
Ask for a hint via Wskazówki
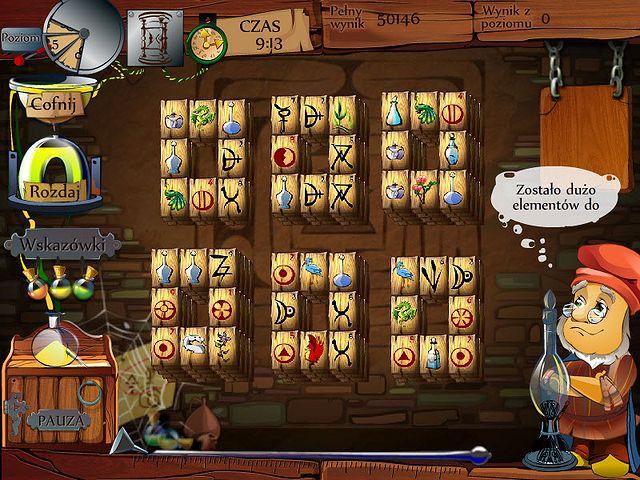coord(62,245)
